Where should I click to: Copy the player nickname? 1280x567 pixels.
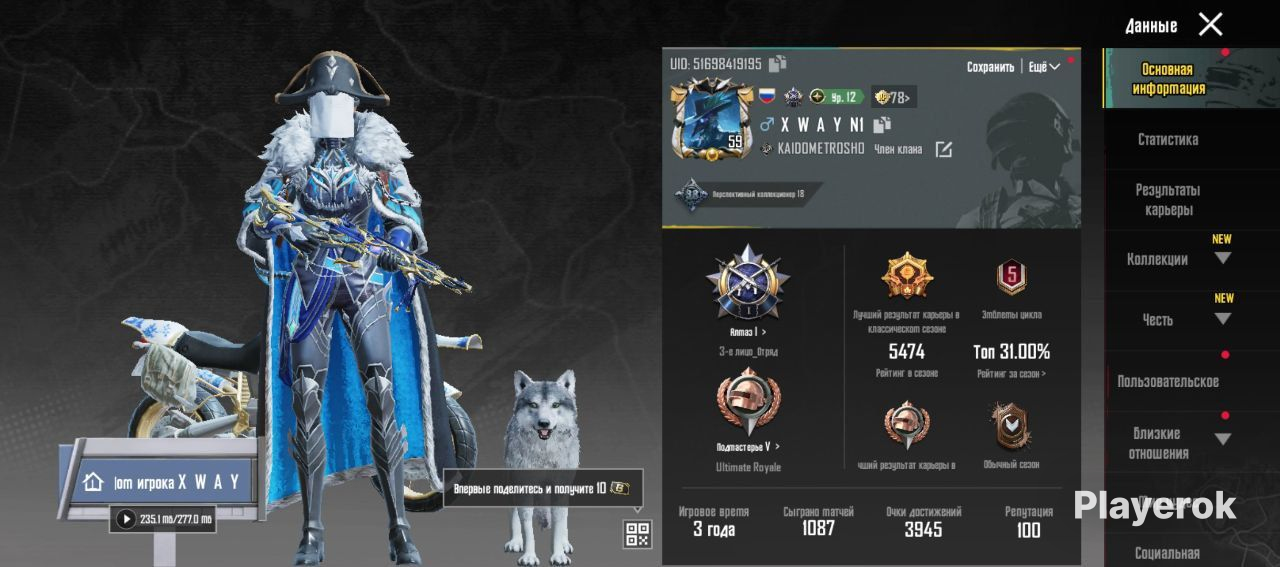click(882, 125)
